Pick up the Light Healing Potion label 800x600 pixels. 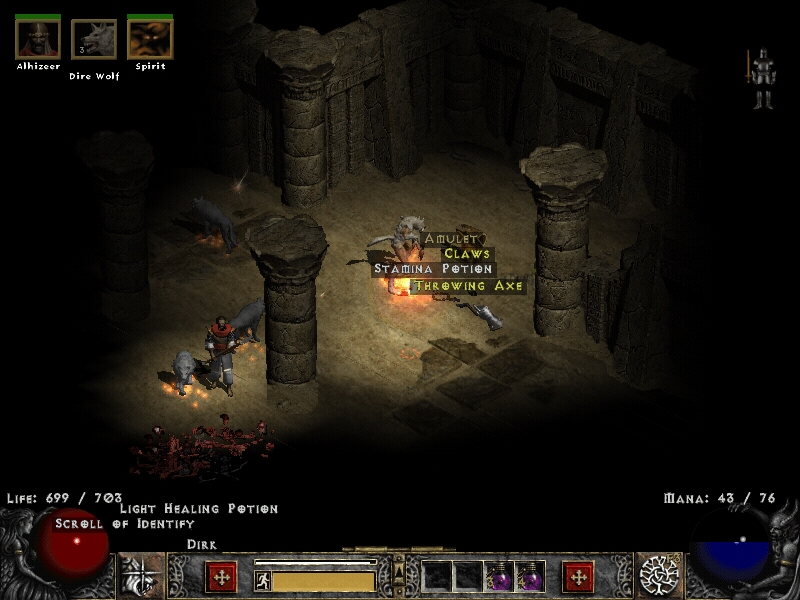point(198,509)
